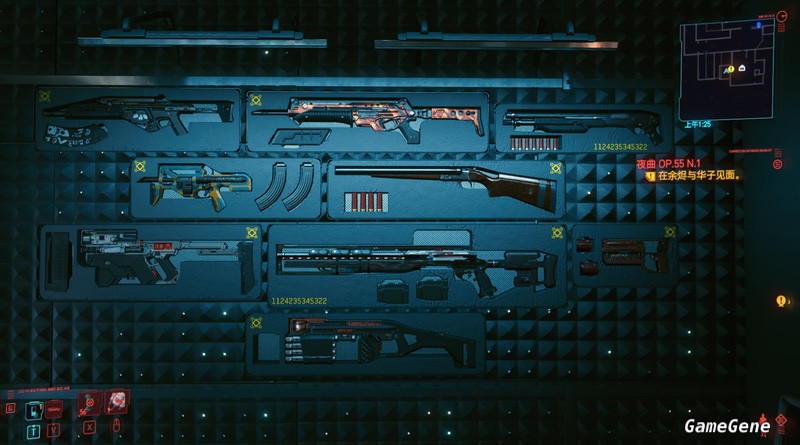
Task: Select the yellow quest marker on minimap
Action: tap(730, 68)
